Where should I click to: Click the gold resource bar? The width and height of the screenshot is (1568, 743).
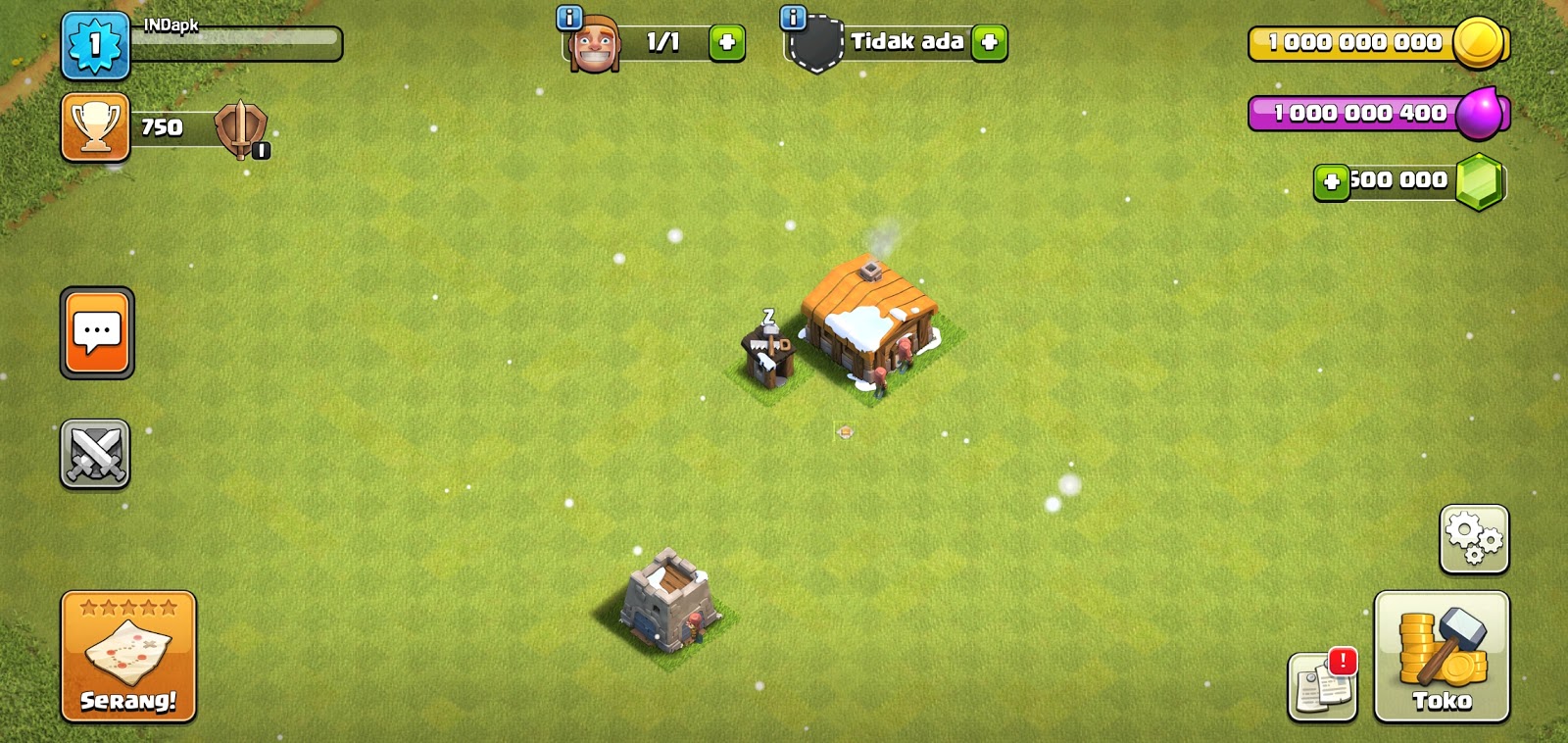1352,43
